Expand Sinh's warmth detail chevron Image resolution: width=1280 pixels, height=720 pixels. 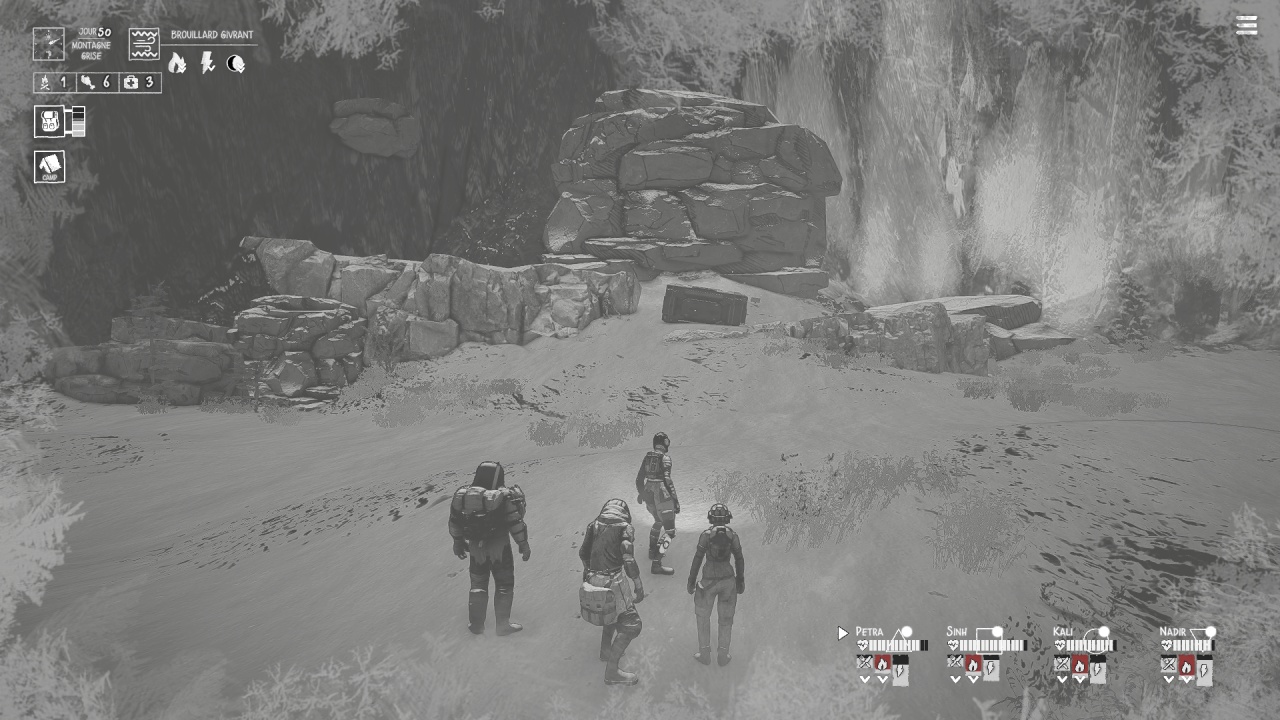[974, 679]
